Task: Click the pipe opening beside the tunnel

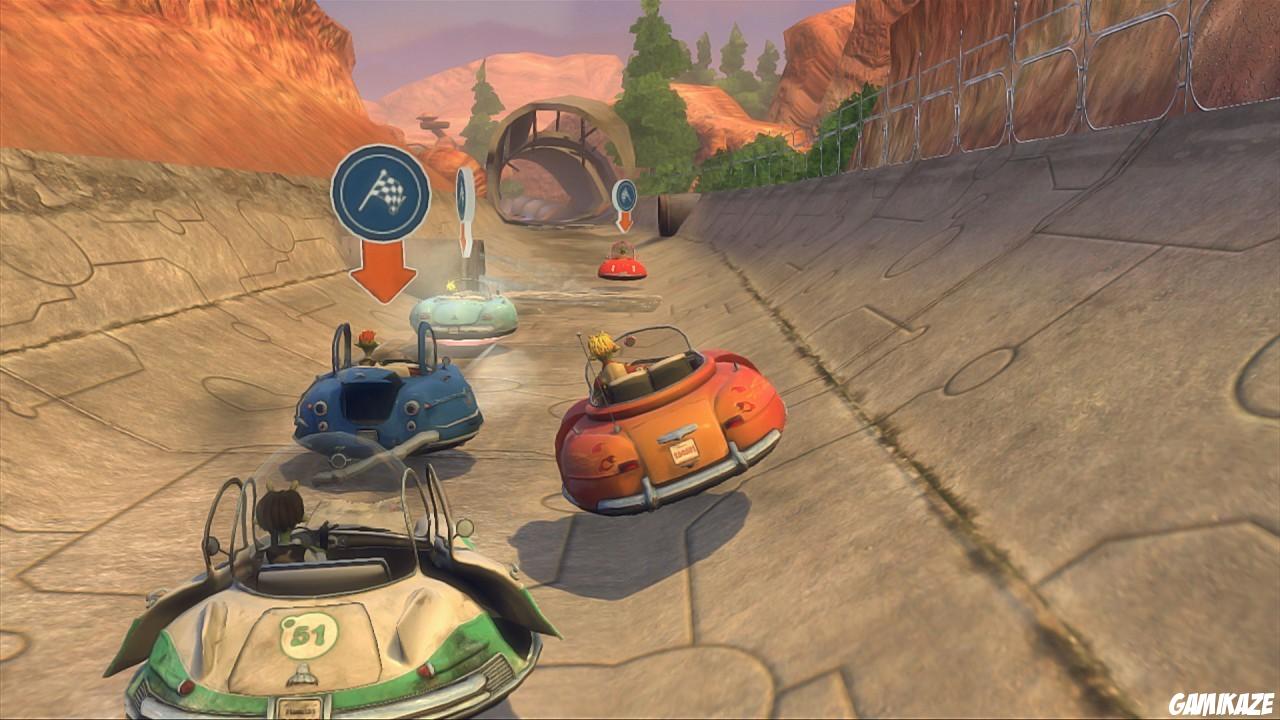Action: point(669,213)
